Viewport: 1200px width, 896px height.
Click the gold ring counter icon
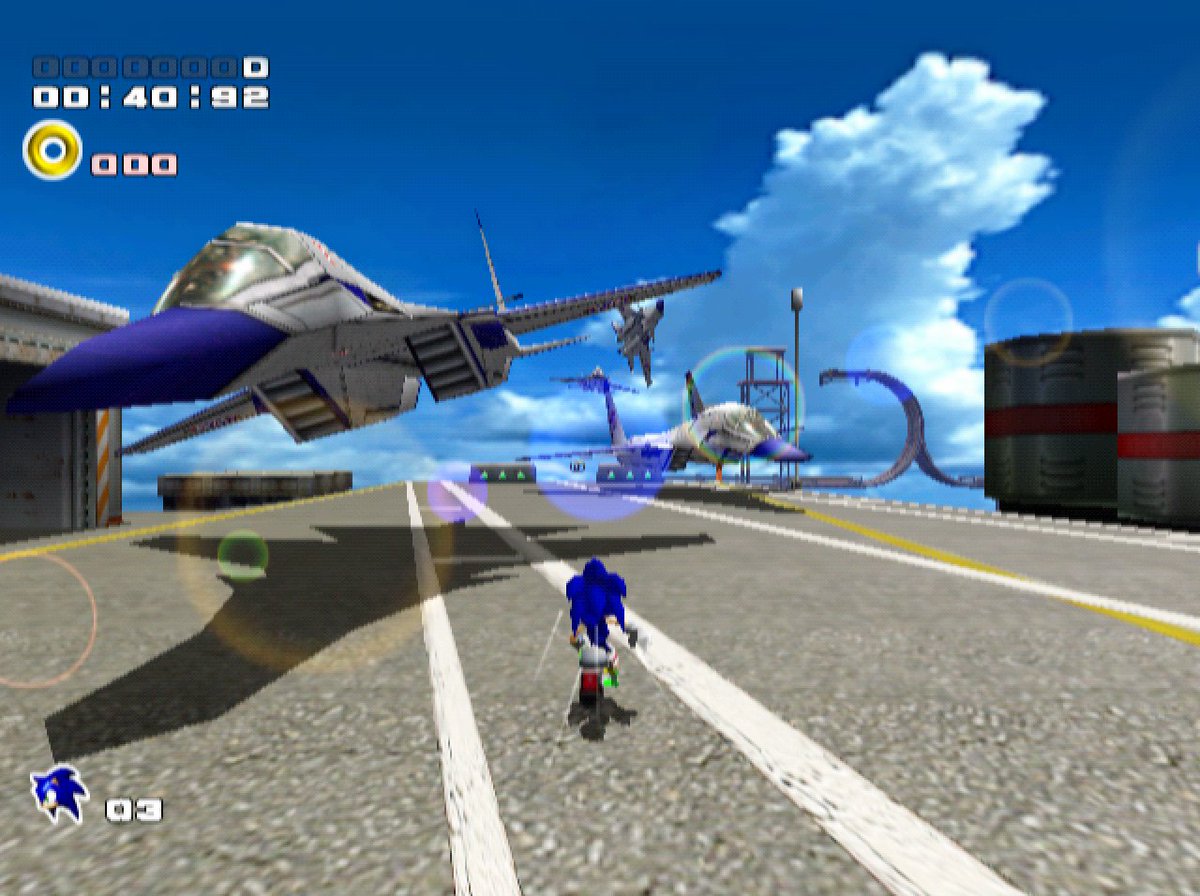click(52, 151)
